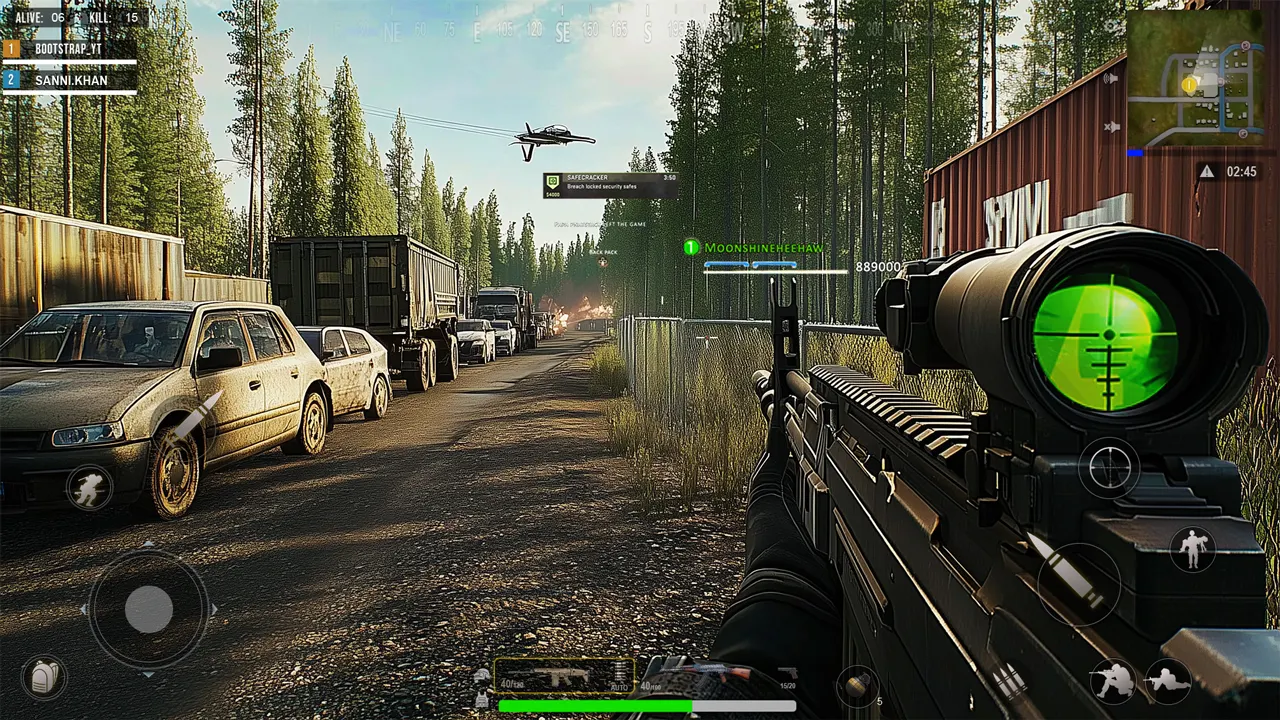Toggle the crosshair aim-down-sights button
Screen dimensions: 1280x720
tap(1109, 467)
